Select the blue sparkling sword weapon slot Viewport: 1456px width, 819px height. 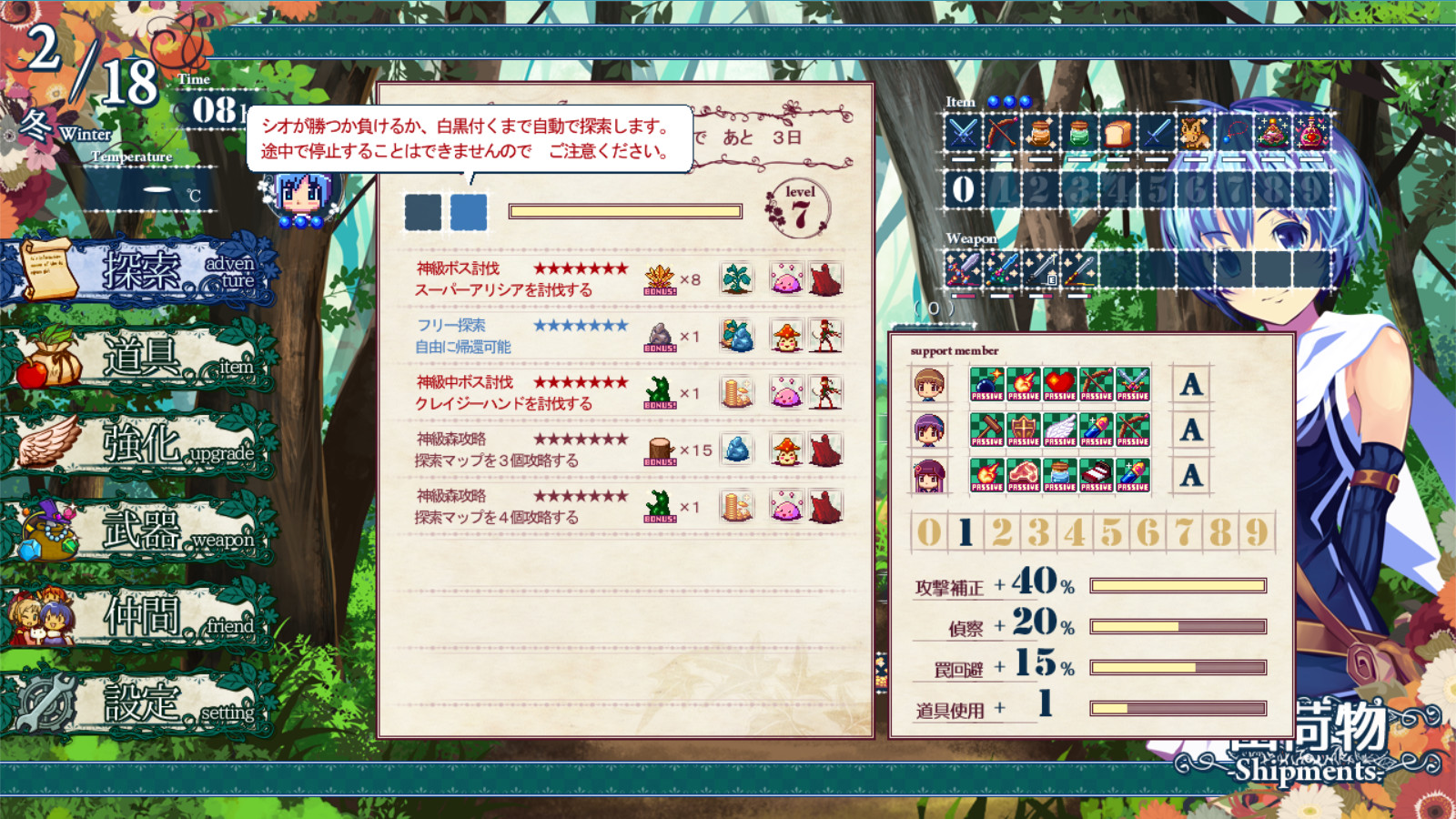click(x=1001, y=268)
